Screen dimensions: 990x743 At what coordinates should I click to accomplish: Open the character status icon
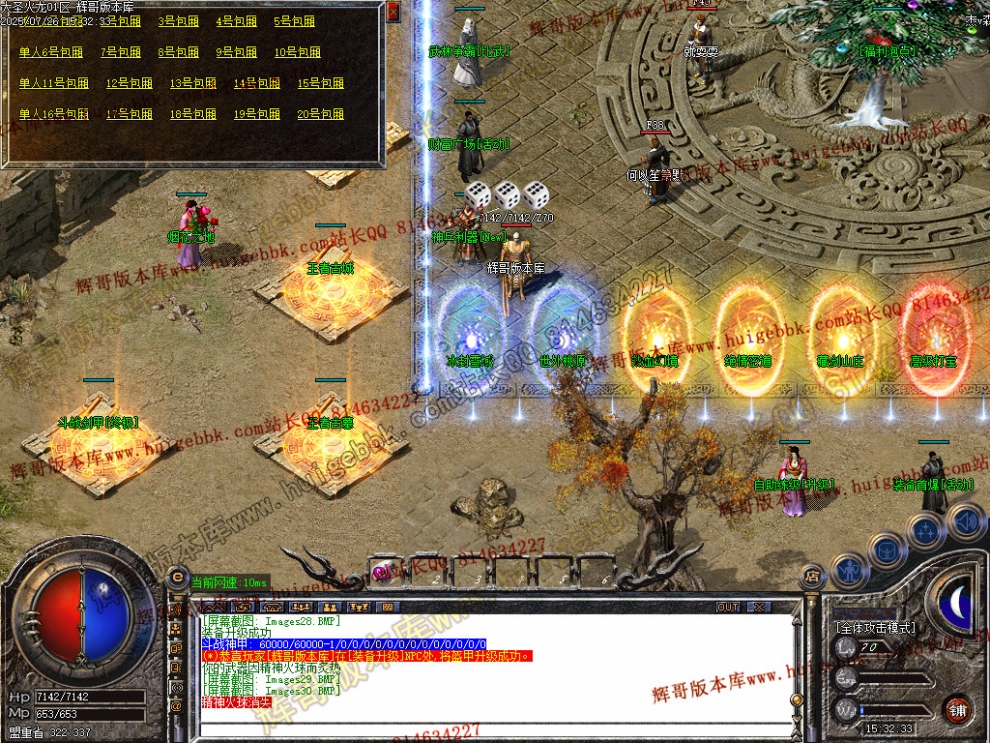850,572
